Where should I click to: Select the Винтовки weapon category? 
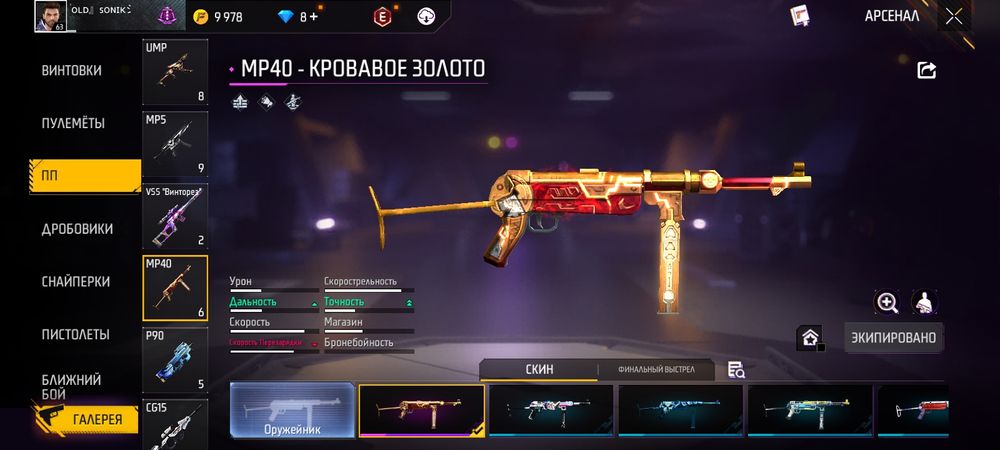pyautogui.click(x=71, y=71)
